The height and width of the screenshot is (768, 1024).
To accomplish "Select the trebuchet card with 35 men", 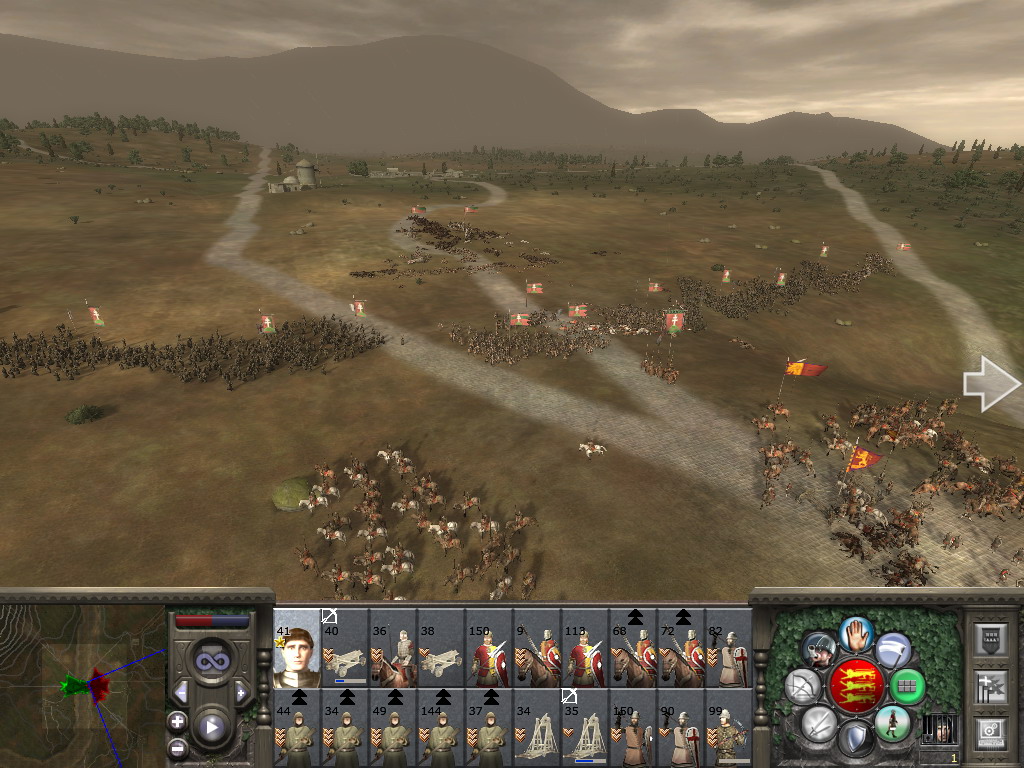I will click(585, 728).
